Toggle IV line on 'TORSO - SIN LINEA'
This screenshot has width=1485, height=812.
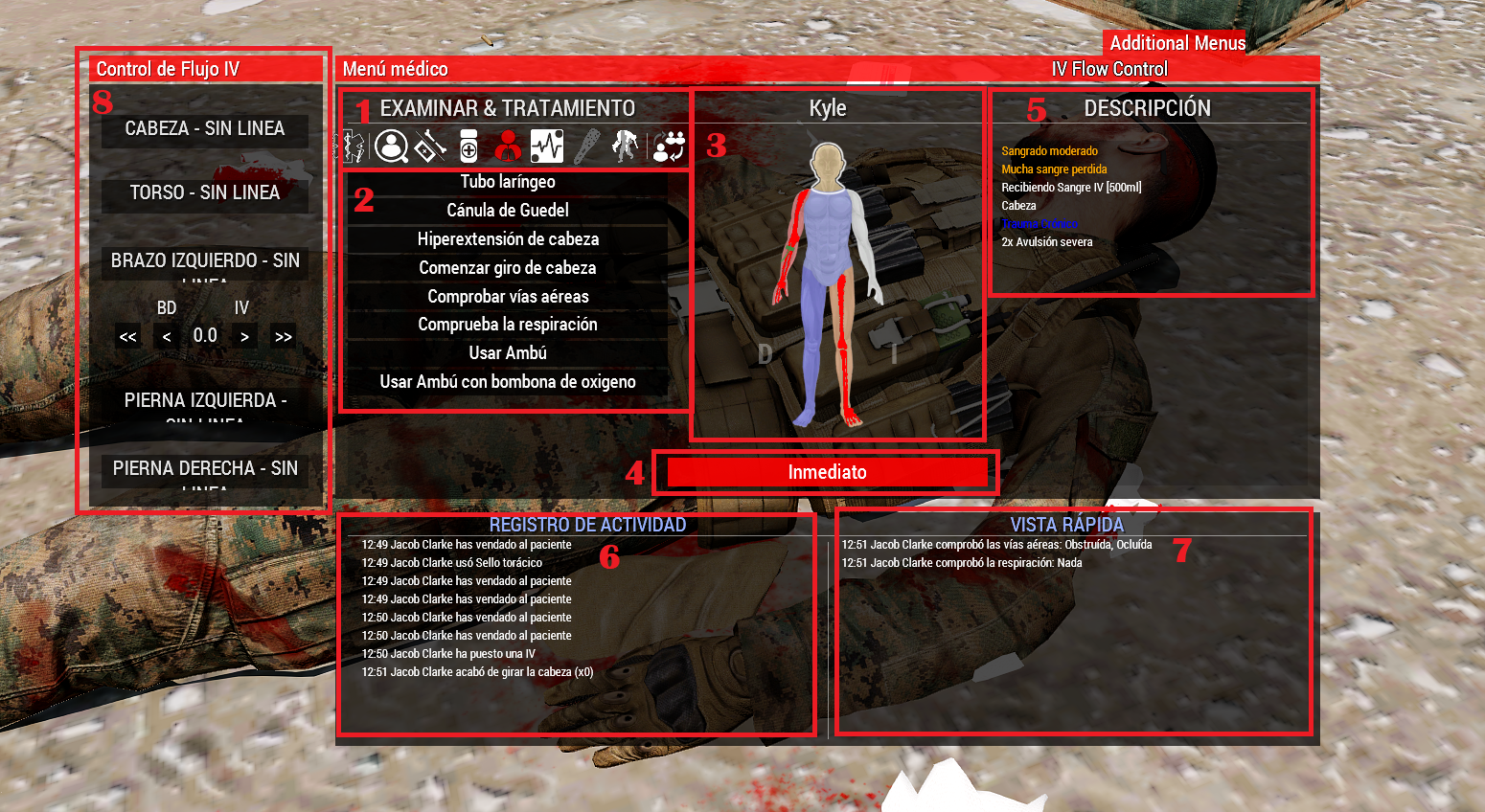(x=204, y=192)
